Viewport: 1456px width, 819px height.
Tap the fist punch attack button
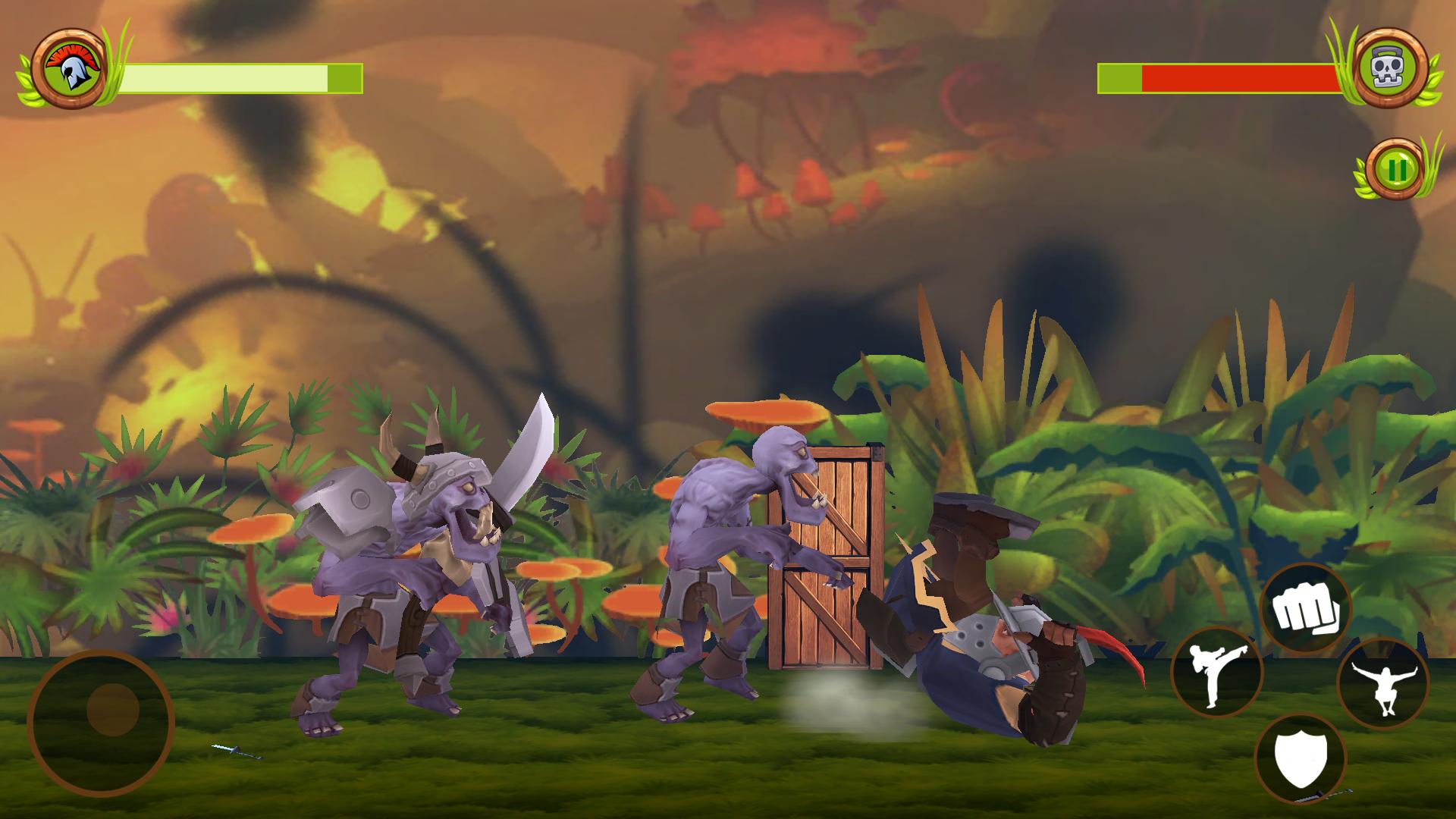[1304, 609]
